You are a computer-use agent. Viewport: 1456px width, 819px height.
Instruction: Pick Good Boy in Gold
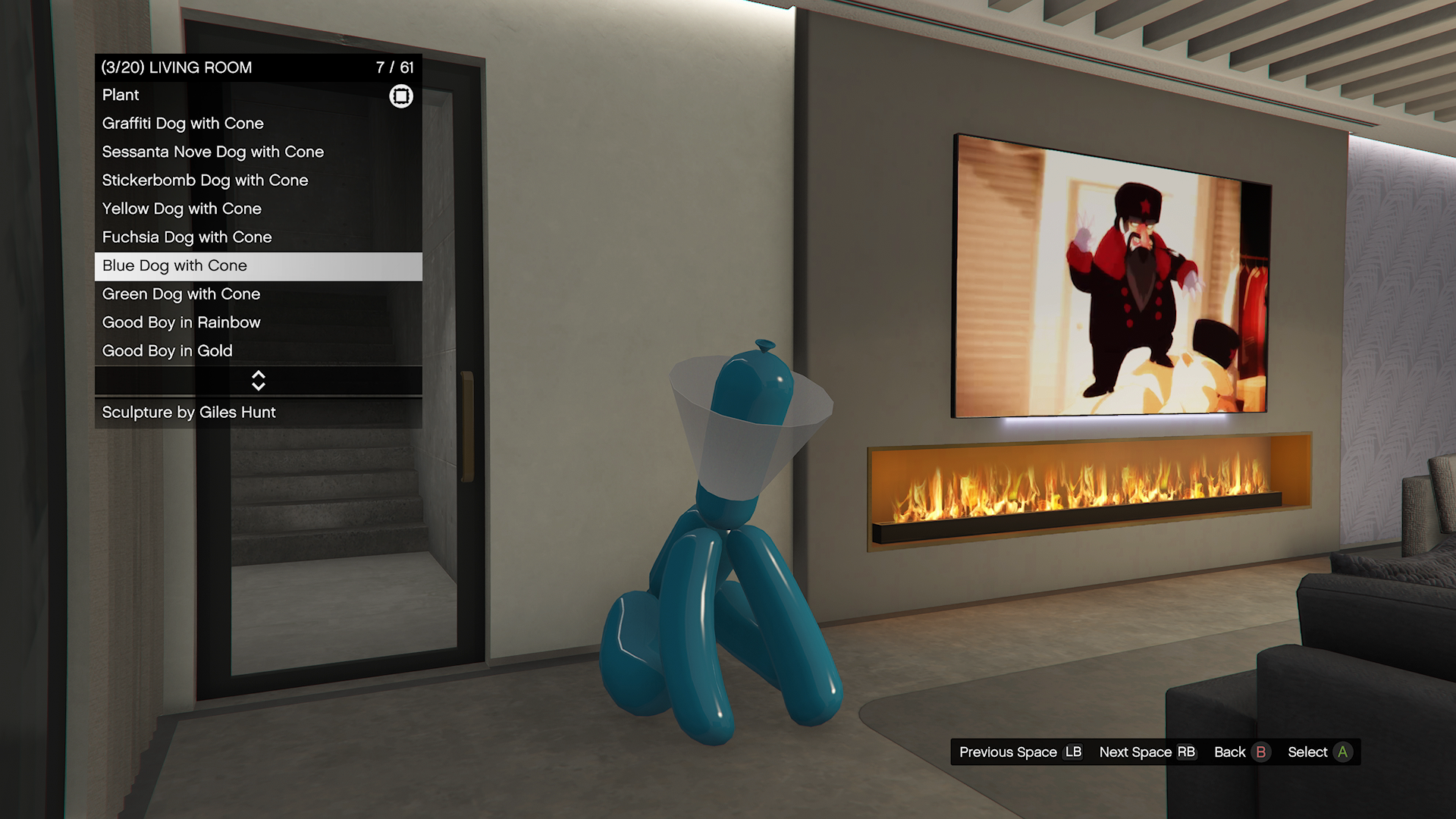point(258,351)
